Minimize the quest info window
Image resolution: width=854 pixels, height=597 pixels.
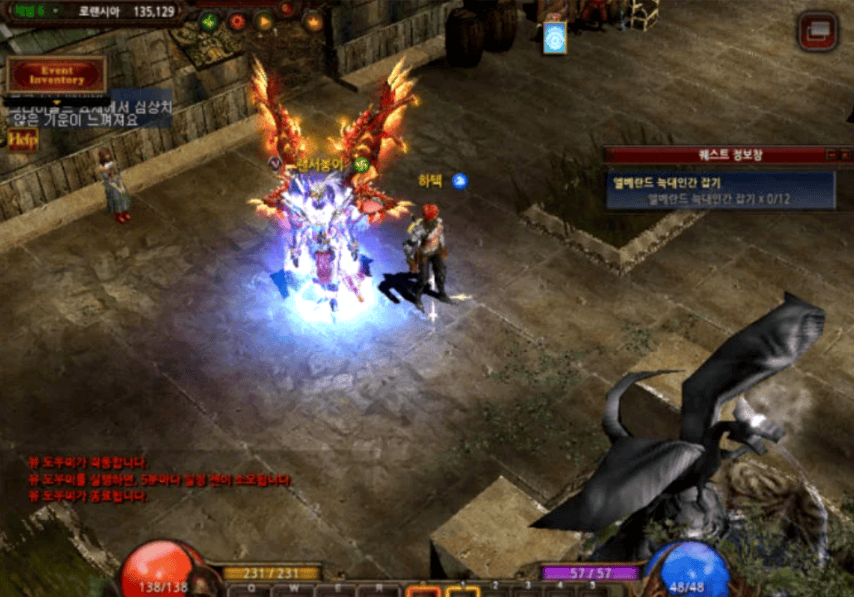pos(832,155)
